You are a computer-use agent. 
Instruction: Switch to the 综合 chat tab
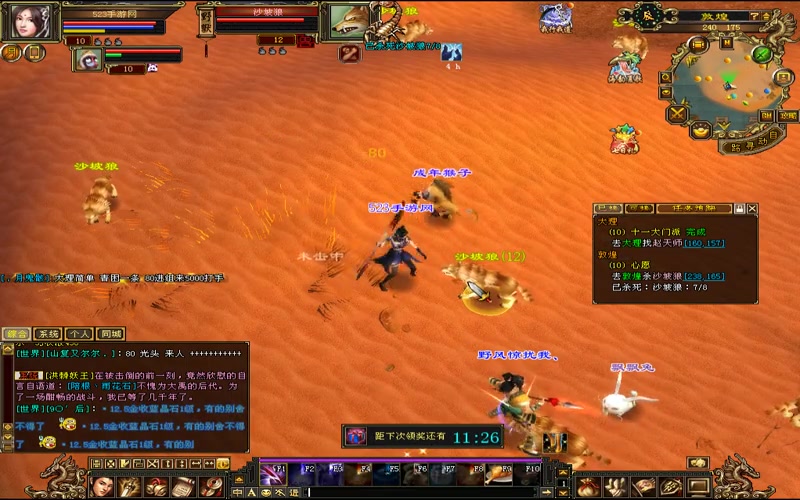16,334
